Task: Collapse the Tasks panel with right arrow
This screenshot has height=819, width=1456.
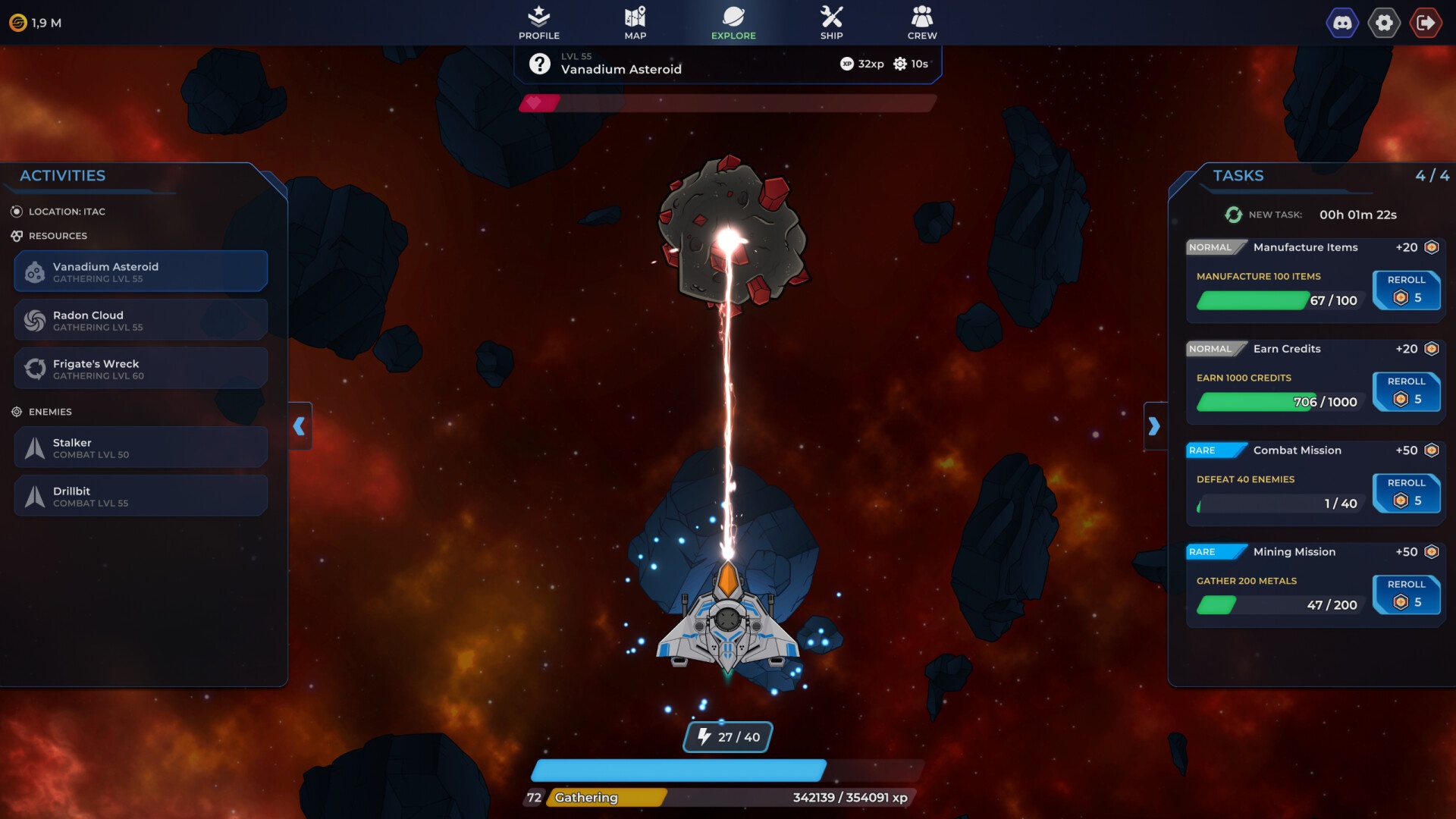Action: [1154, 426]
